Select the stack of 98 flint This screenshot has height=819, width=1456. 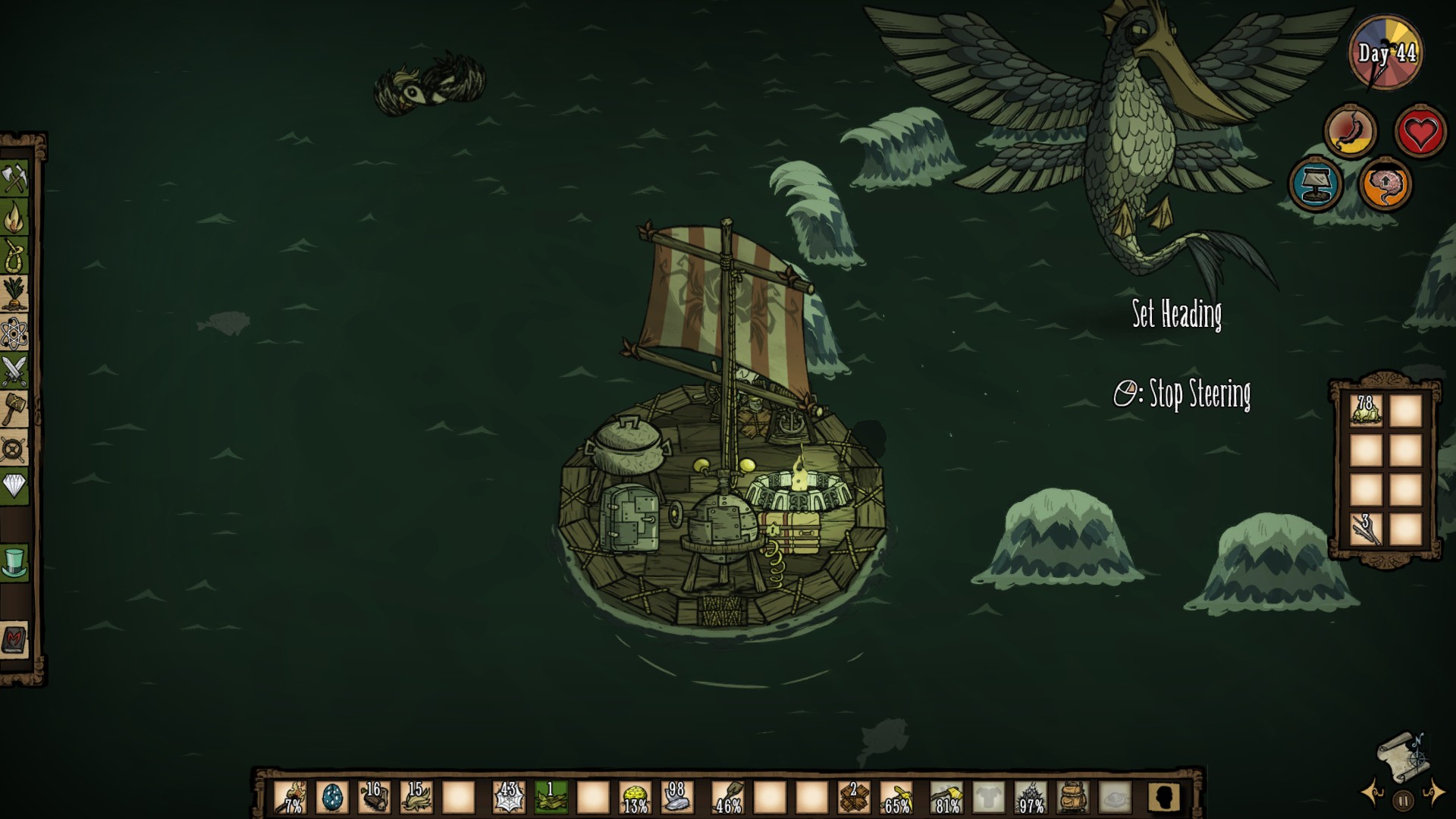point(676,798)
